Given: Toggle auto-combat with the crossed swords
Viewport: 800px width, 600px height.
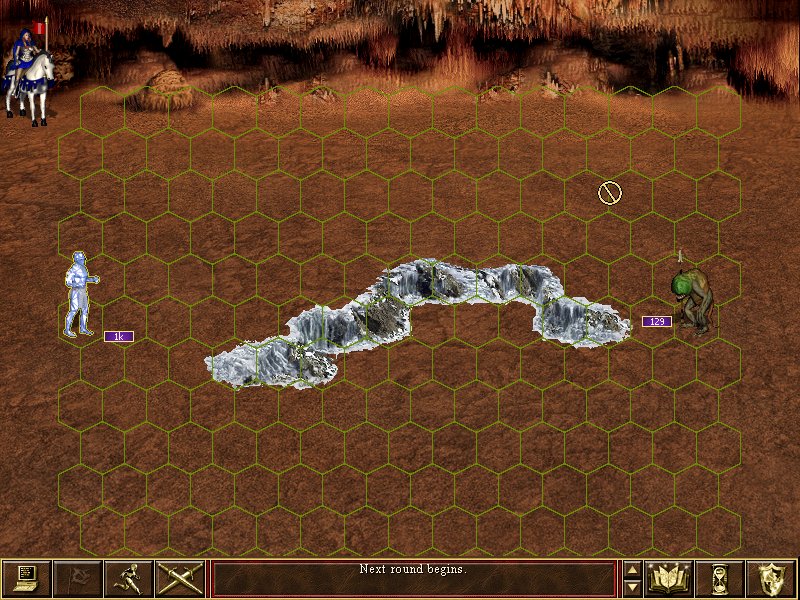Looking at the screenshot, I should coord(180,578).
